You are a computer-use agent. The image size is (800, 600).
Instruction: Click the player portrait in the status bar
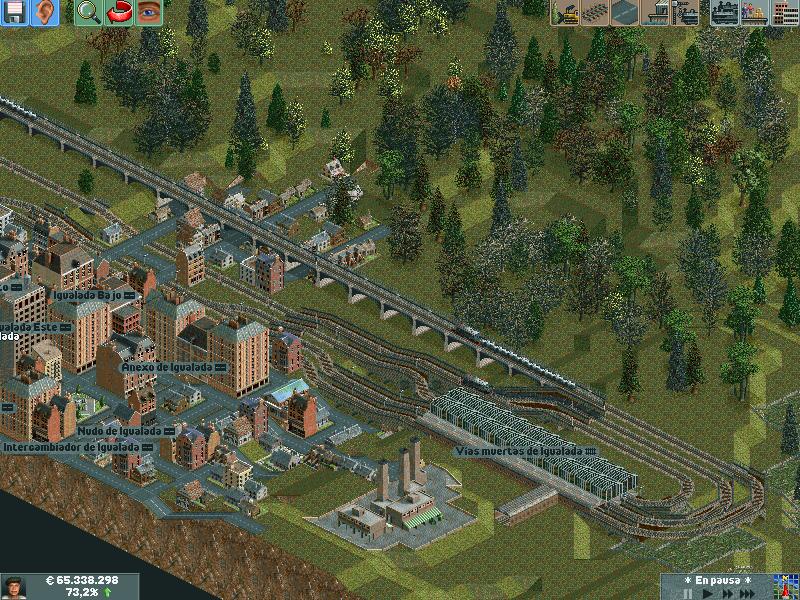point(14,586)
